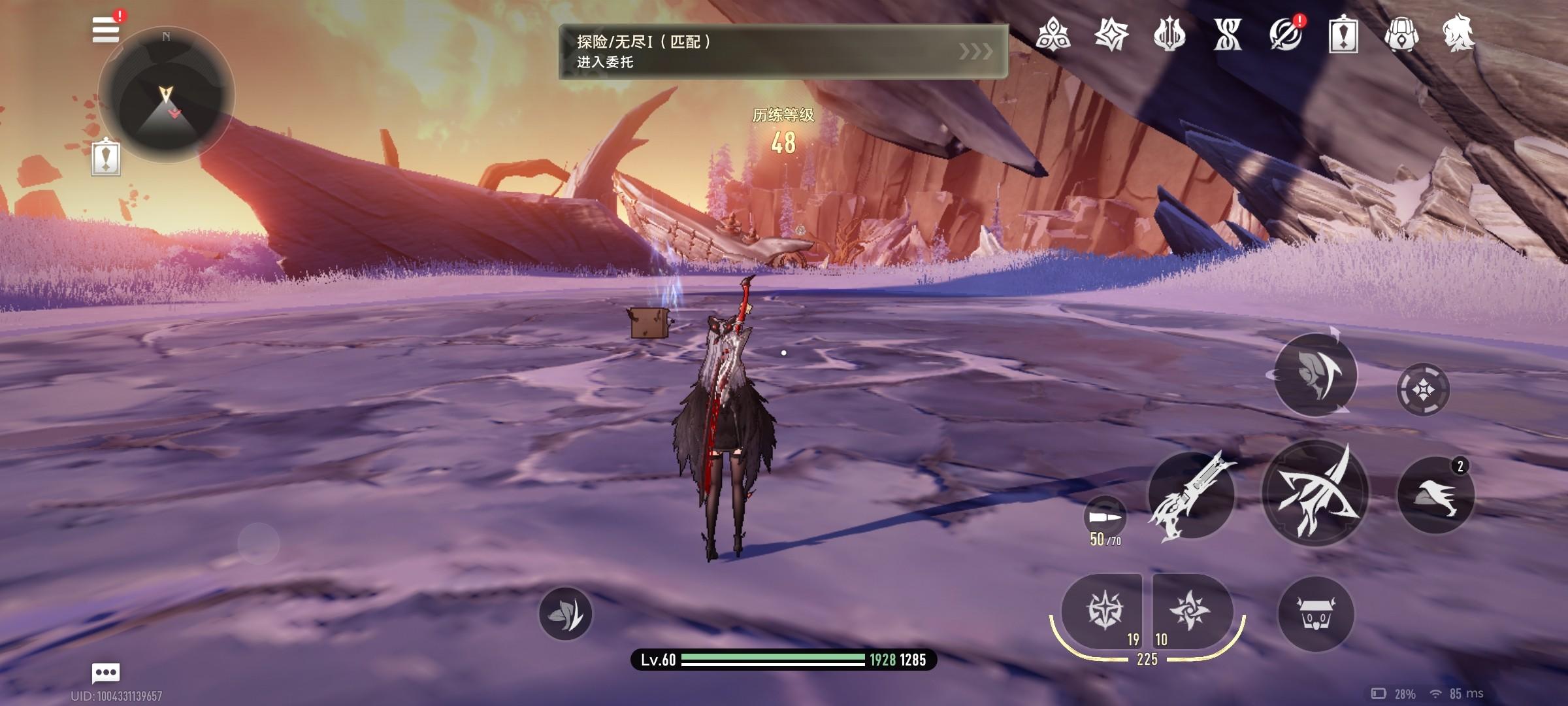Screen dimensions: 1568x706
Task: Open the character portrait menu
Action: [x=1458, y=34]
